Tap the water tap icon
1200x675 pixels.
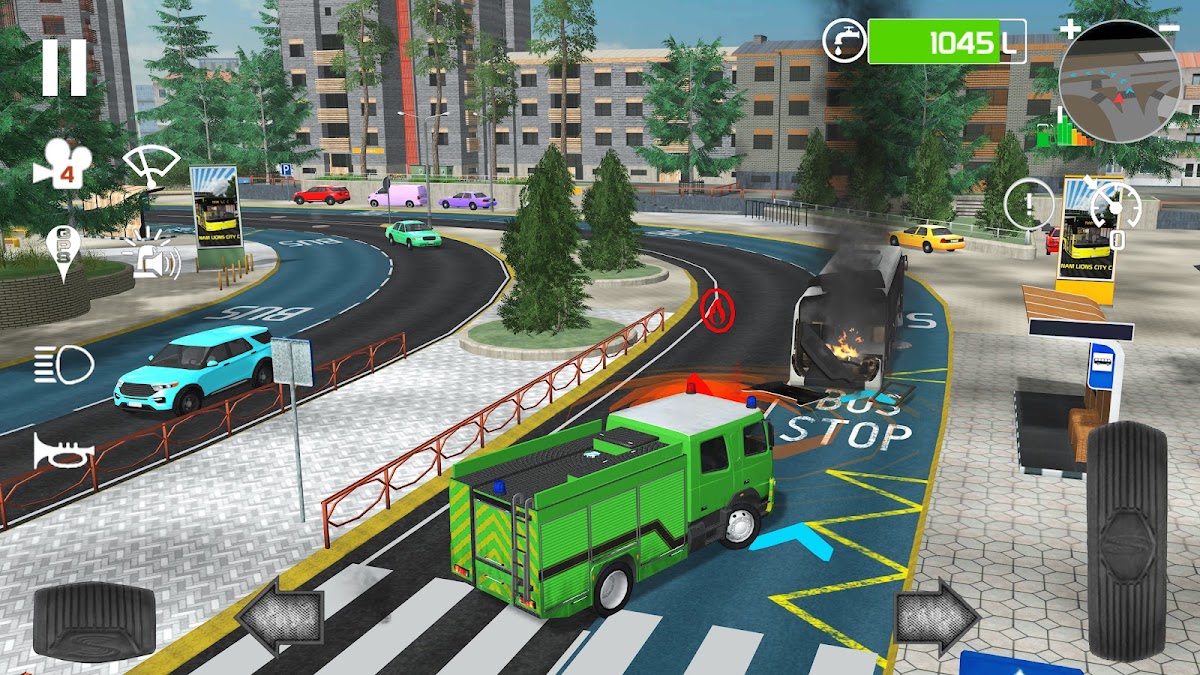pyautogui.click(x=845, y=42)
